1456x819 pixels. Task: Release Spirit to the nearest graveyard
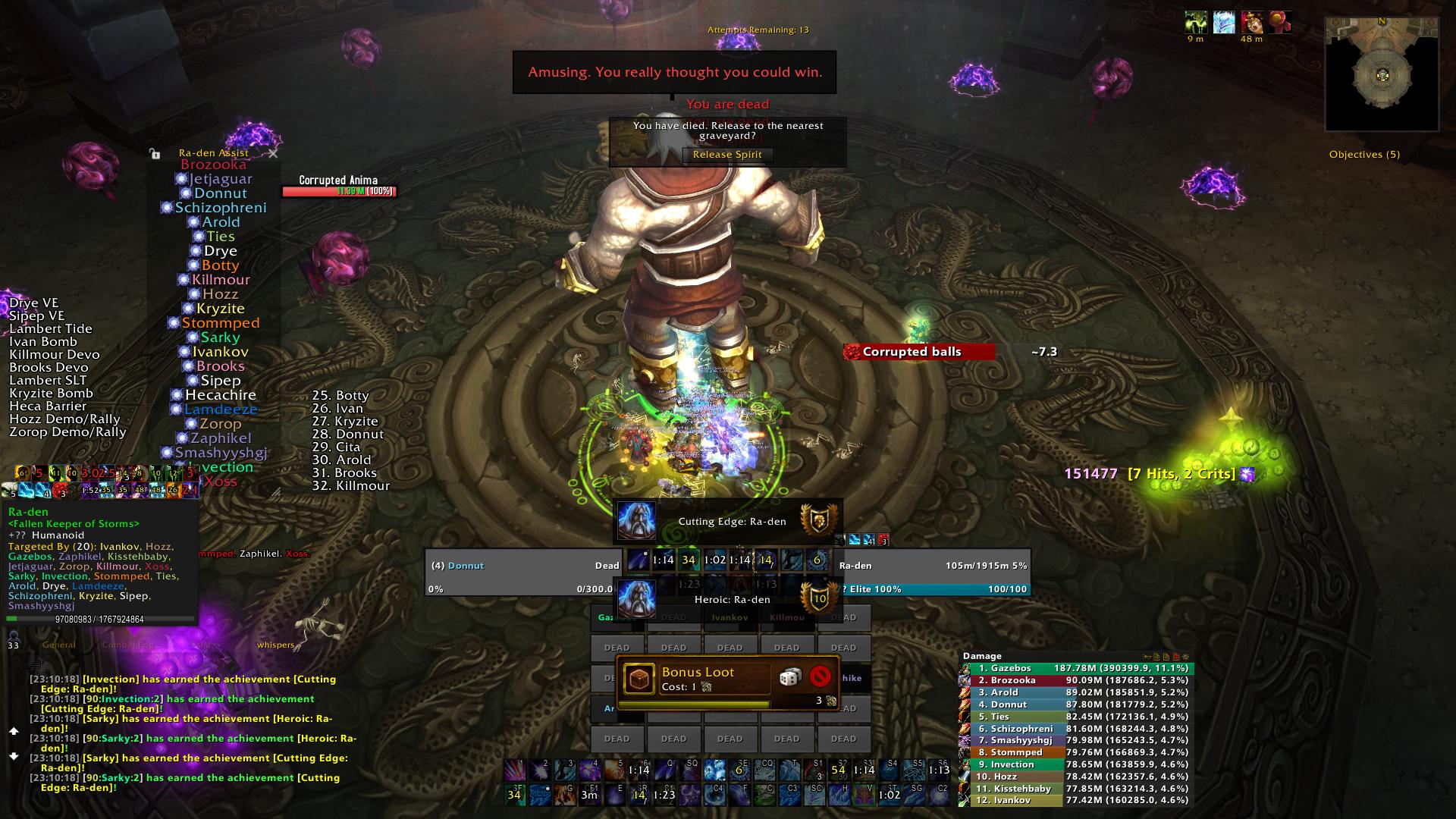[727, 155]
